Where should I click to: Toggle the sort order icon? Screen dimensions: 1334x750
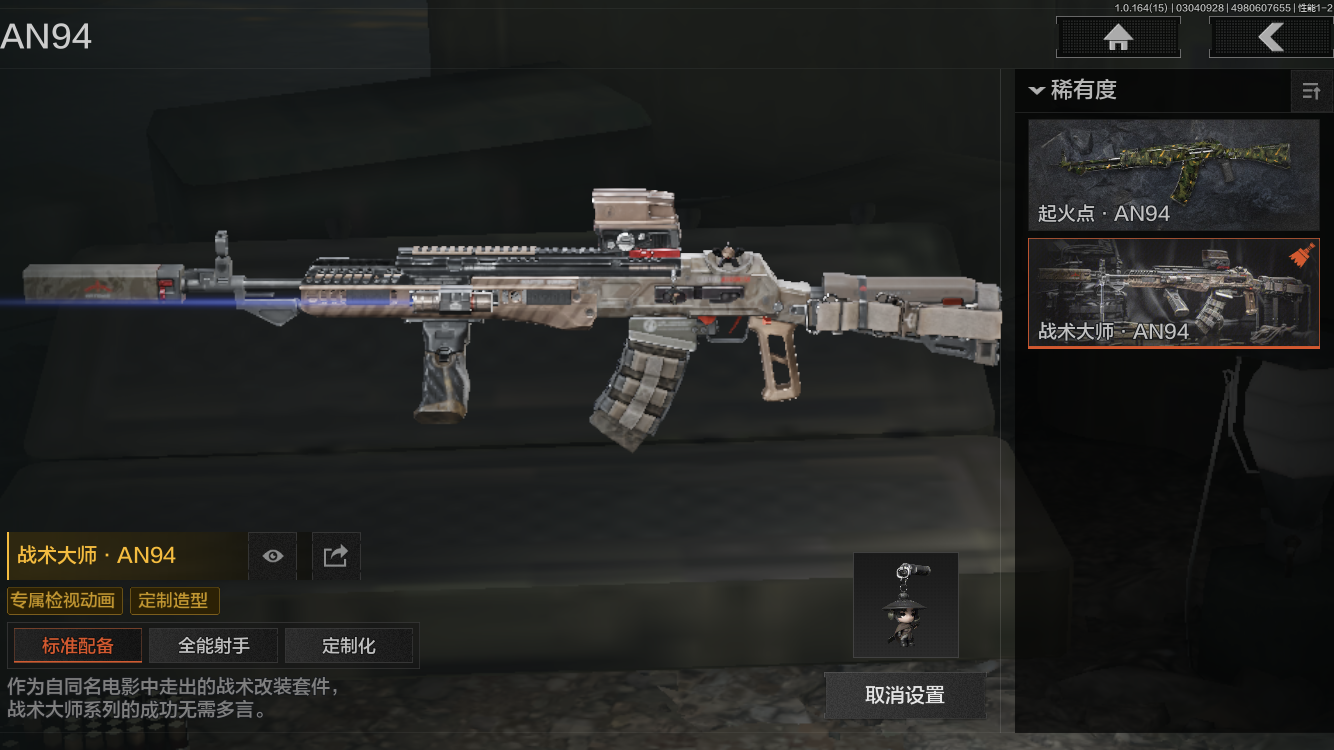[1311, 92]
